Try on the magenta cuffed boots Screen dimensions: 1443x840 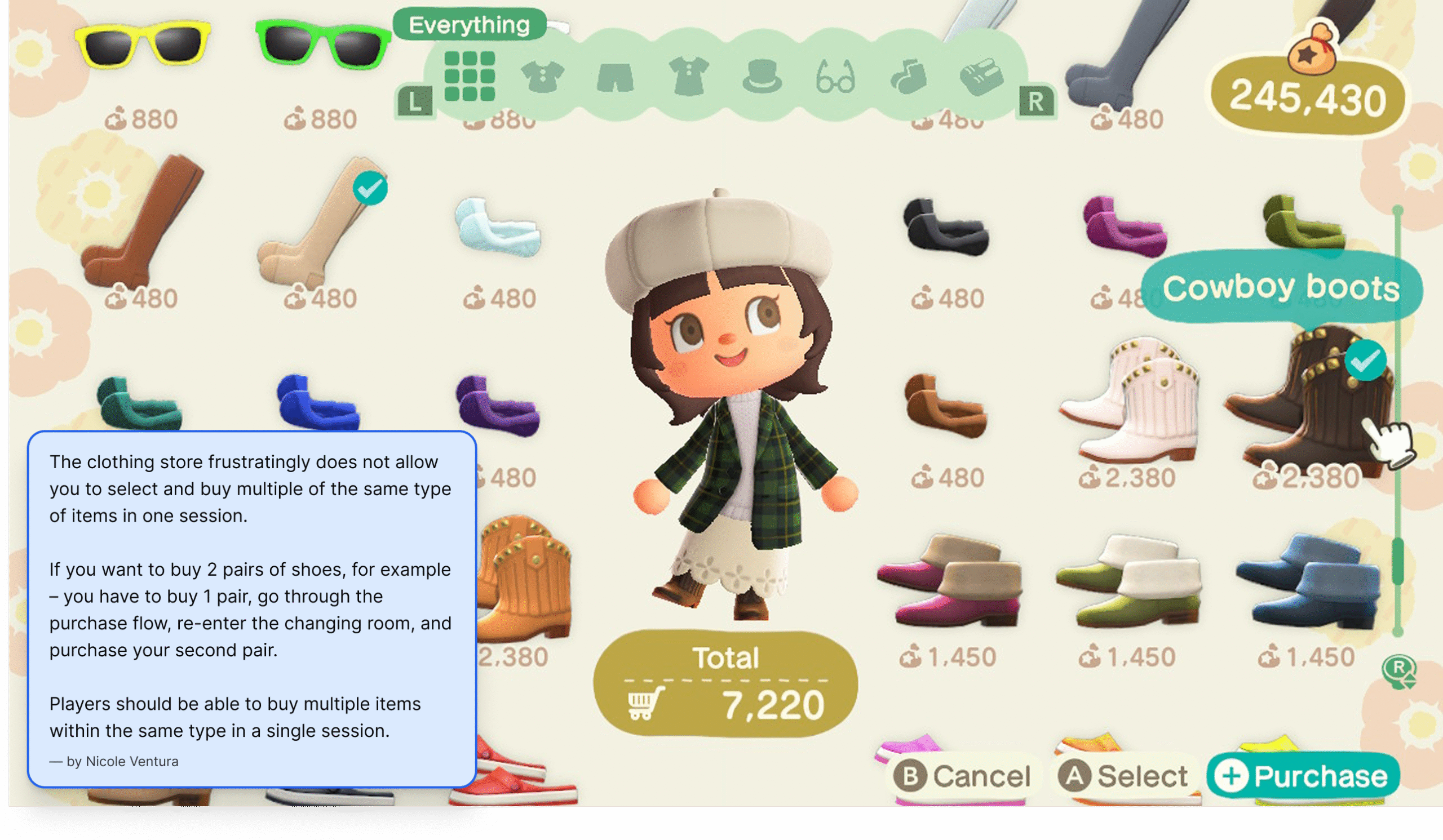point(948,581)
